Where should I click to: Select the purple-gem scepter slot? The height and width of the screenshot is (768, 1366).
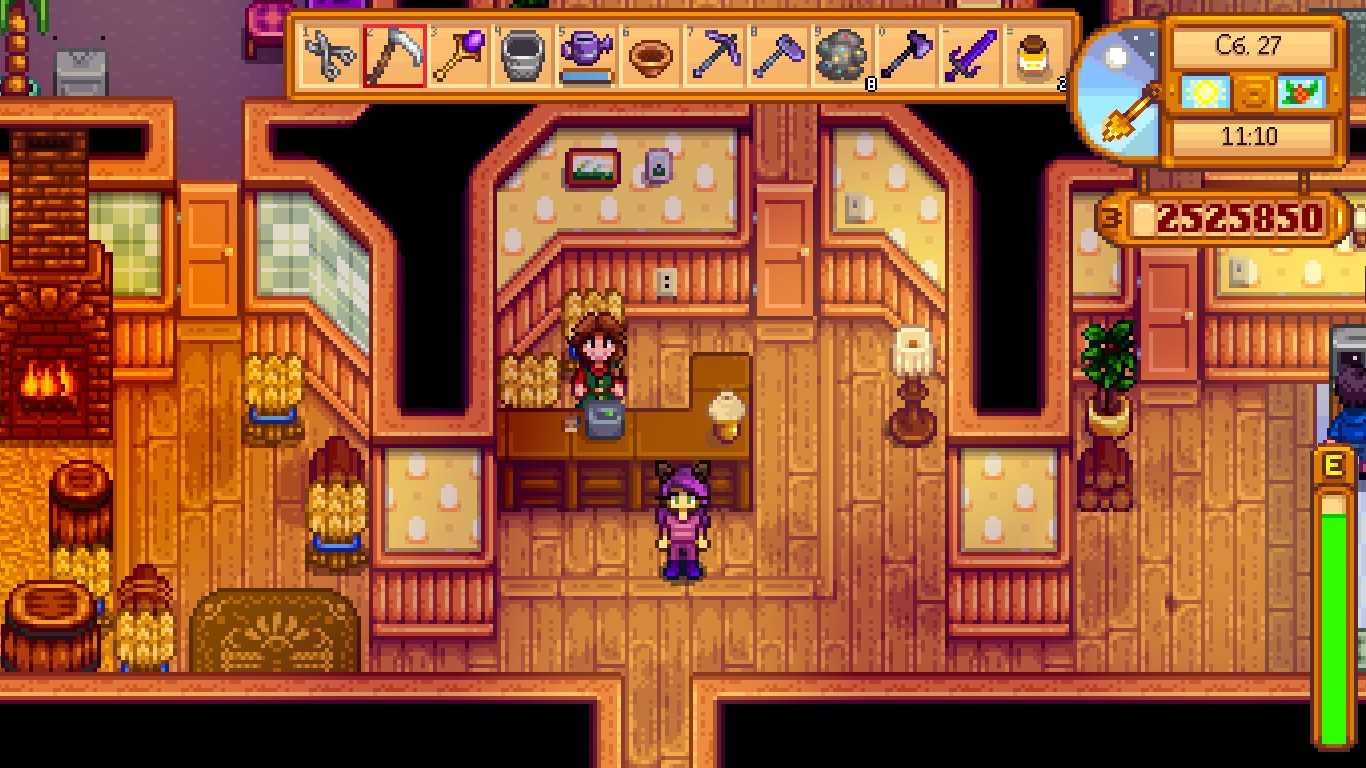(458, 56)
